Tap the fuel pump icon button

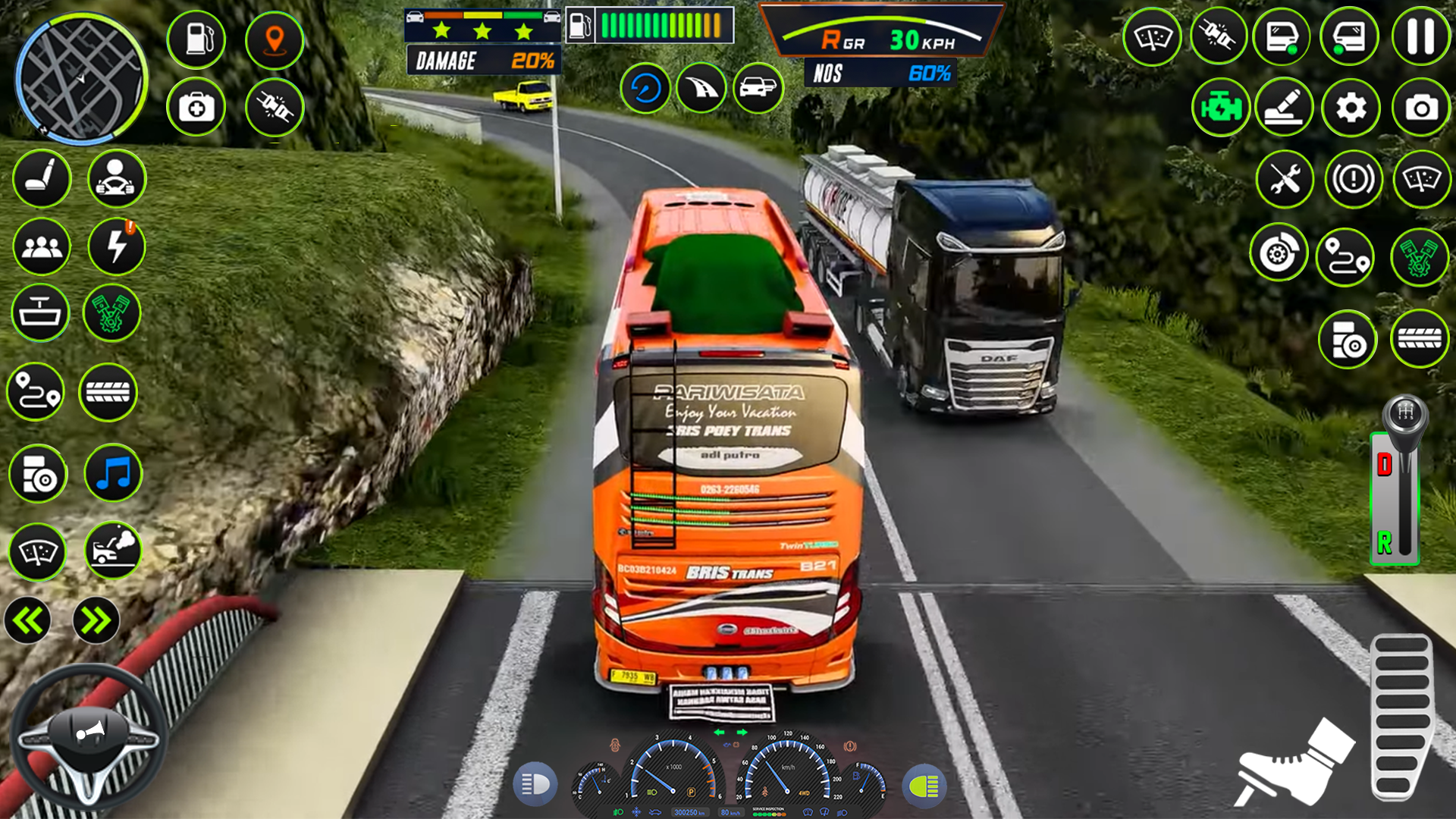(196, 39)
